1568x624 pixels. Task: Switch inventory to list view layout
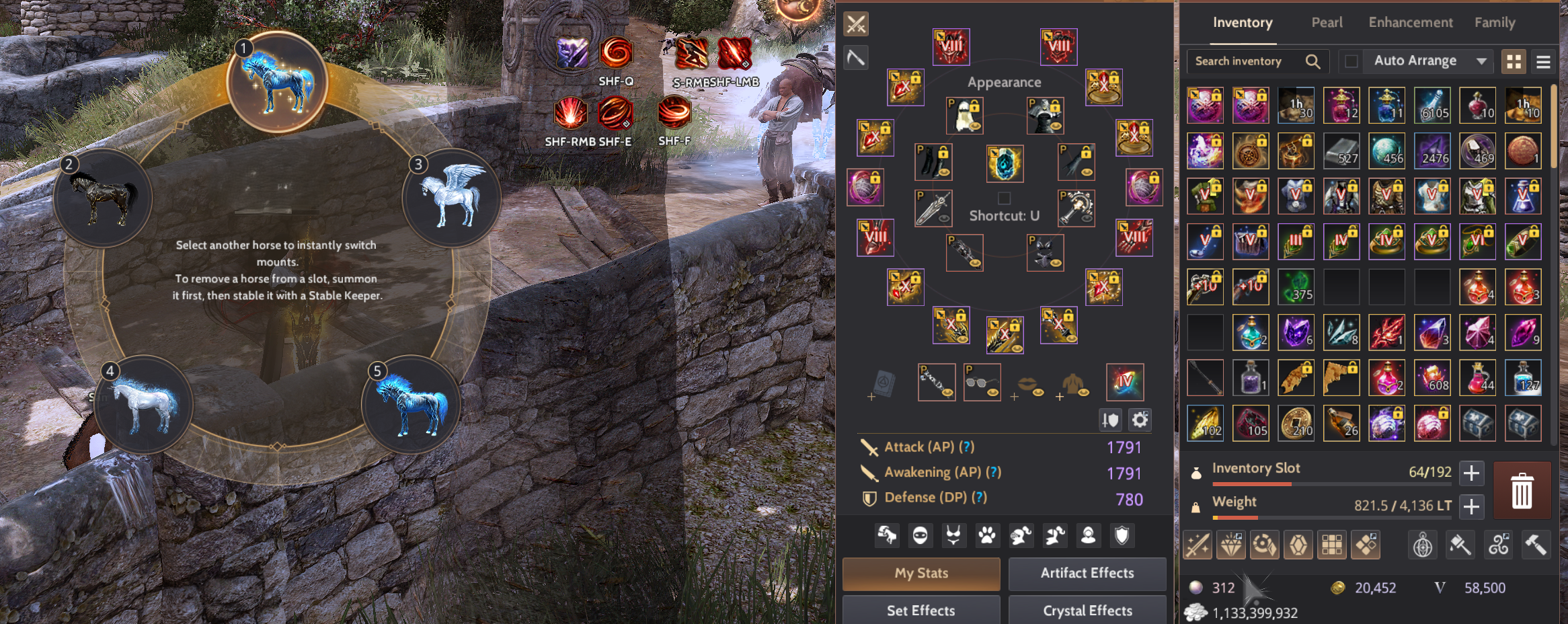pos(1543,61)
